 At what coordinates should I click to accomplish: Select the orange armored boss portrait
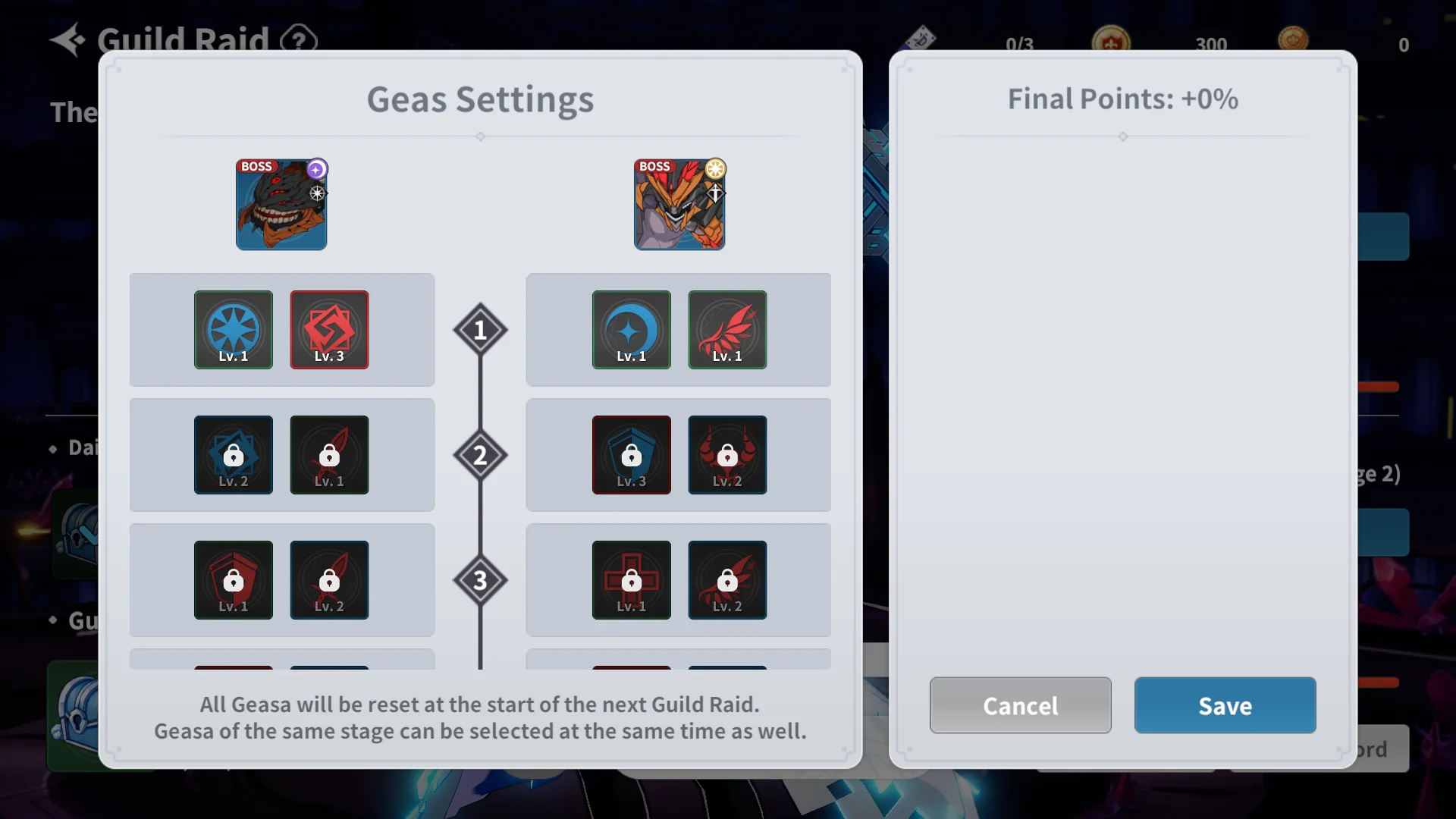(679, 205)
